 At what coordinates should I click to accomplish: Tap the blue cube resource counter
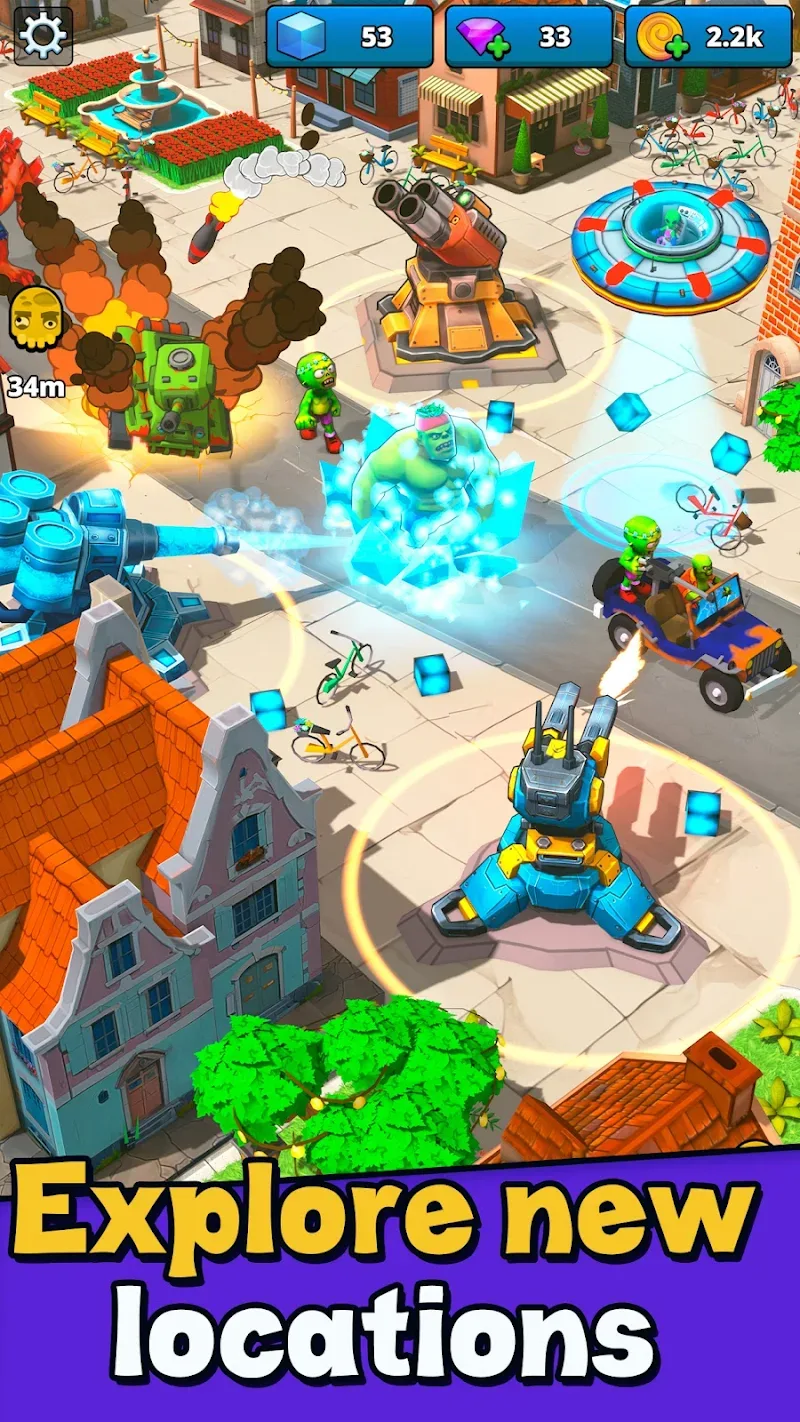pos(349,37)
